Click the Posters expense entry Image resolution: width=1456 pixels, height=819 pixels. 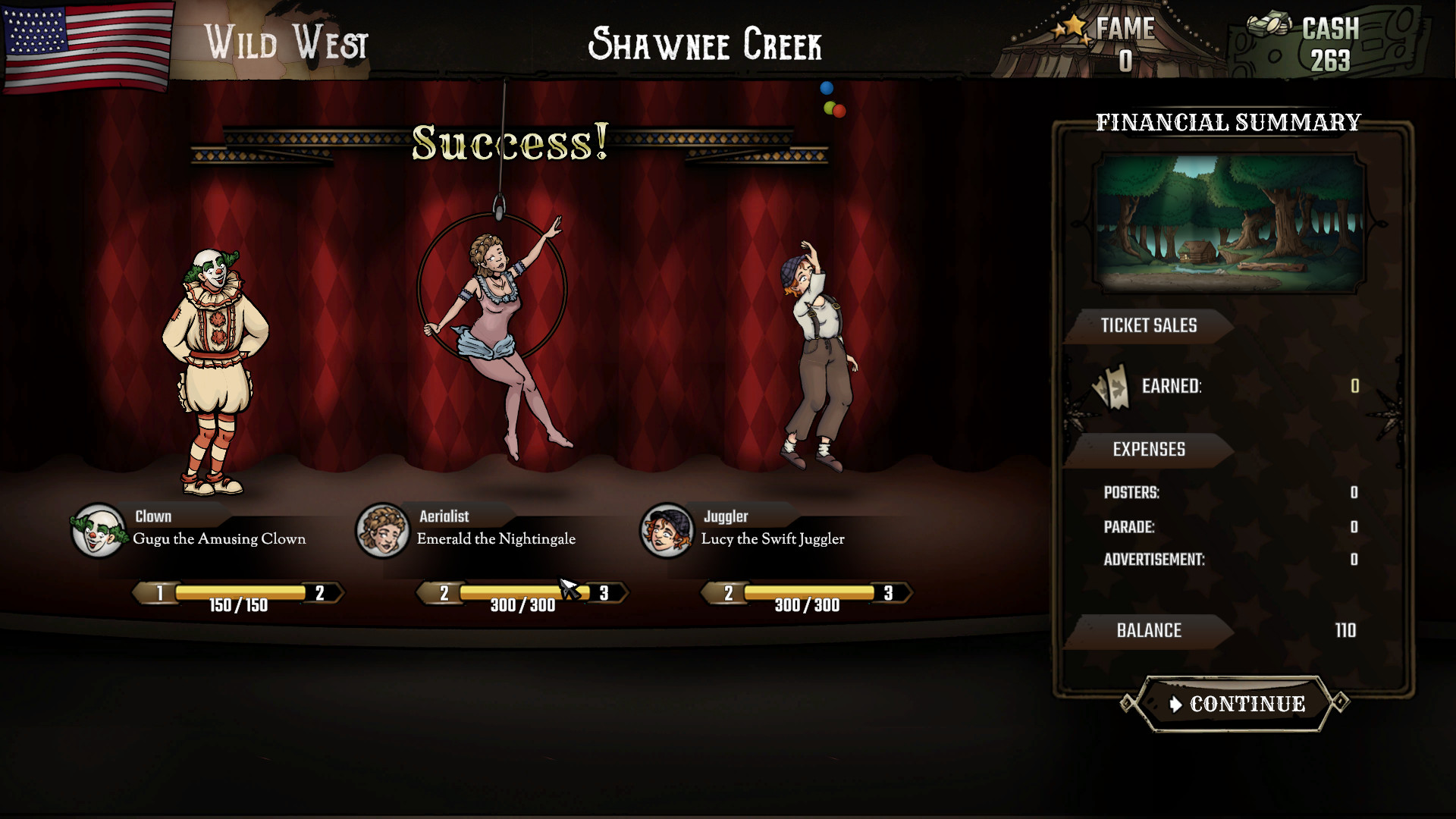pos(1132,492)
